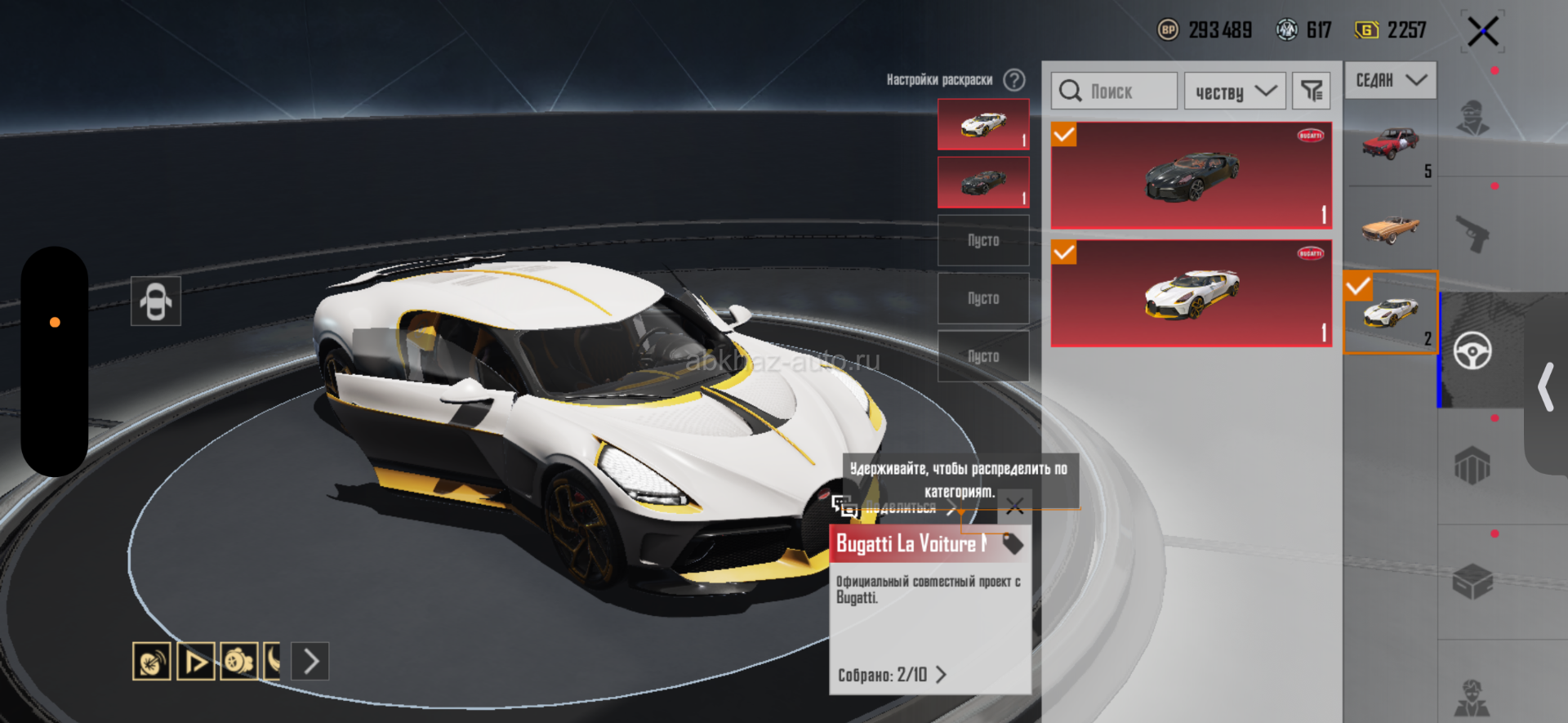Select the white Bugatti skin card
The image size is (1568, 723).
(x=1192, y=293)
